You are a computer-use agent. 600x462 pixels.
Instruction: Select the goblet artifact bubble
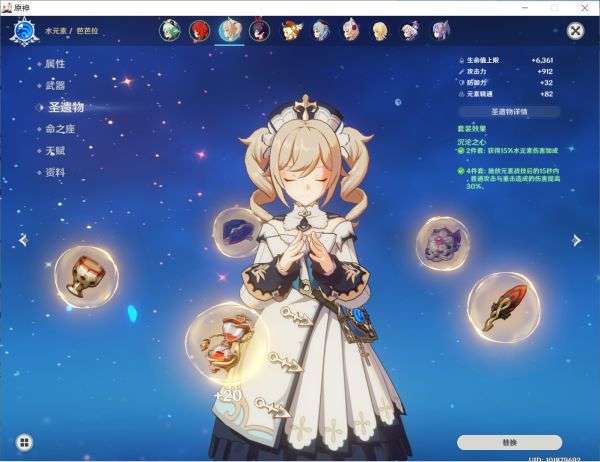[x=85, y=275]
